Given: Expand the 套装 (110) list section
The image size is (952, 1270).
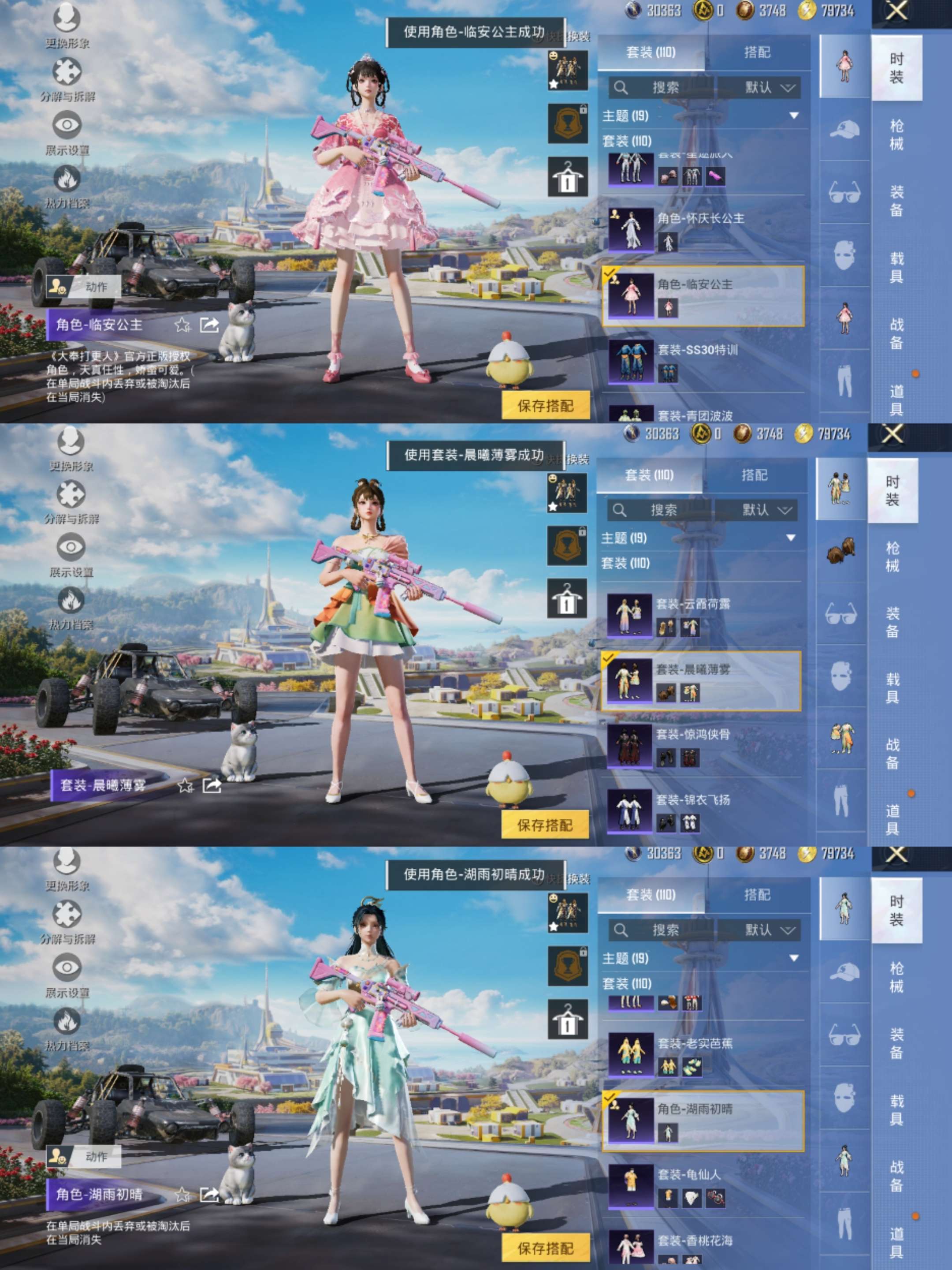Looking at the screenshot, I should (625, 141).
